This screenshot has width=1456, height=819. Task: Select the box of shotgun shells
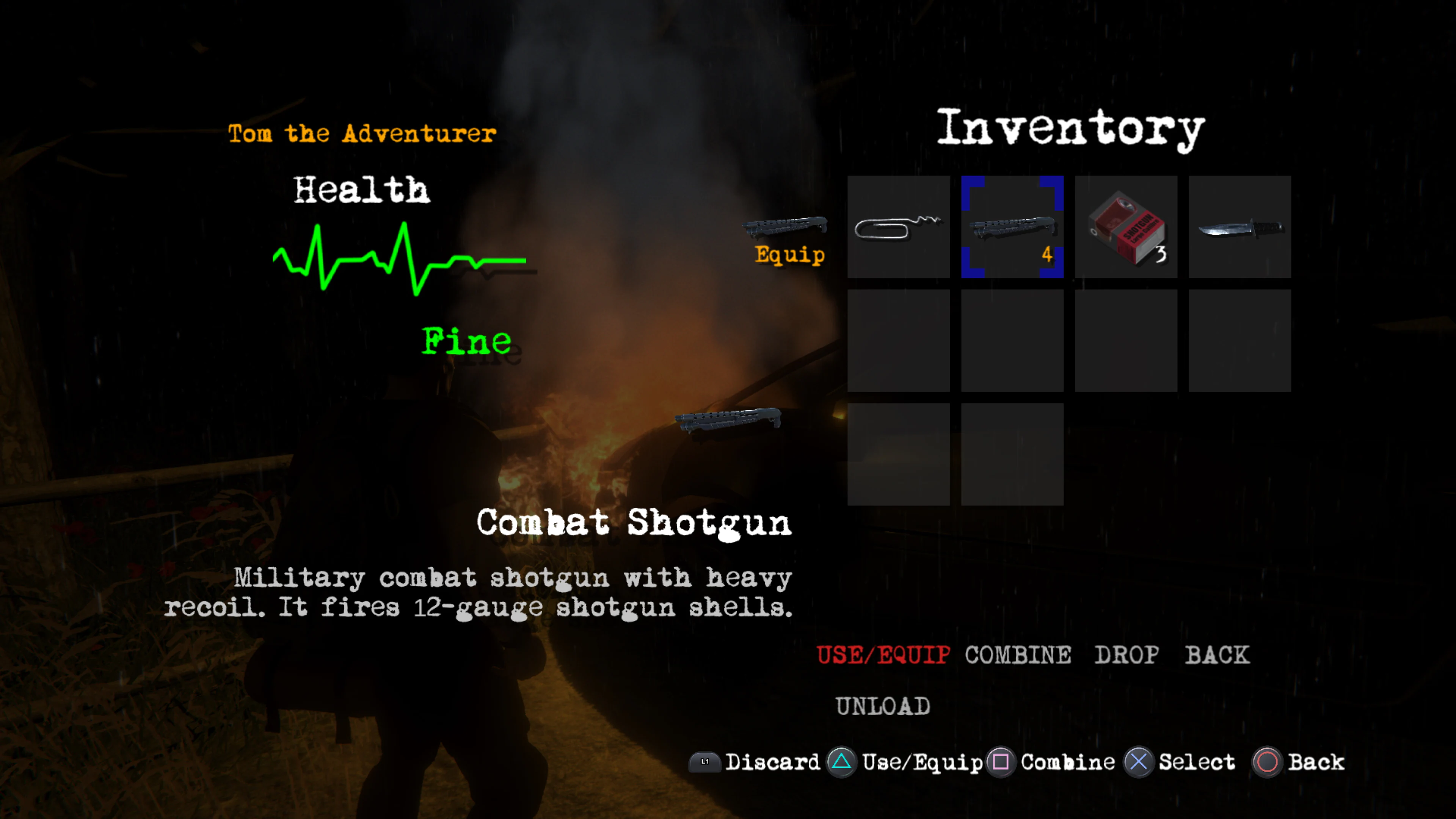click(x=1126, y=226)
